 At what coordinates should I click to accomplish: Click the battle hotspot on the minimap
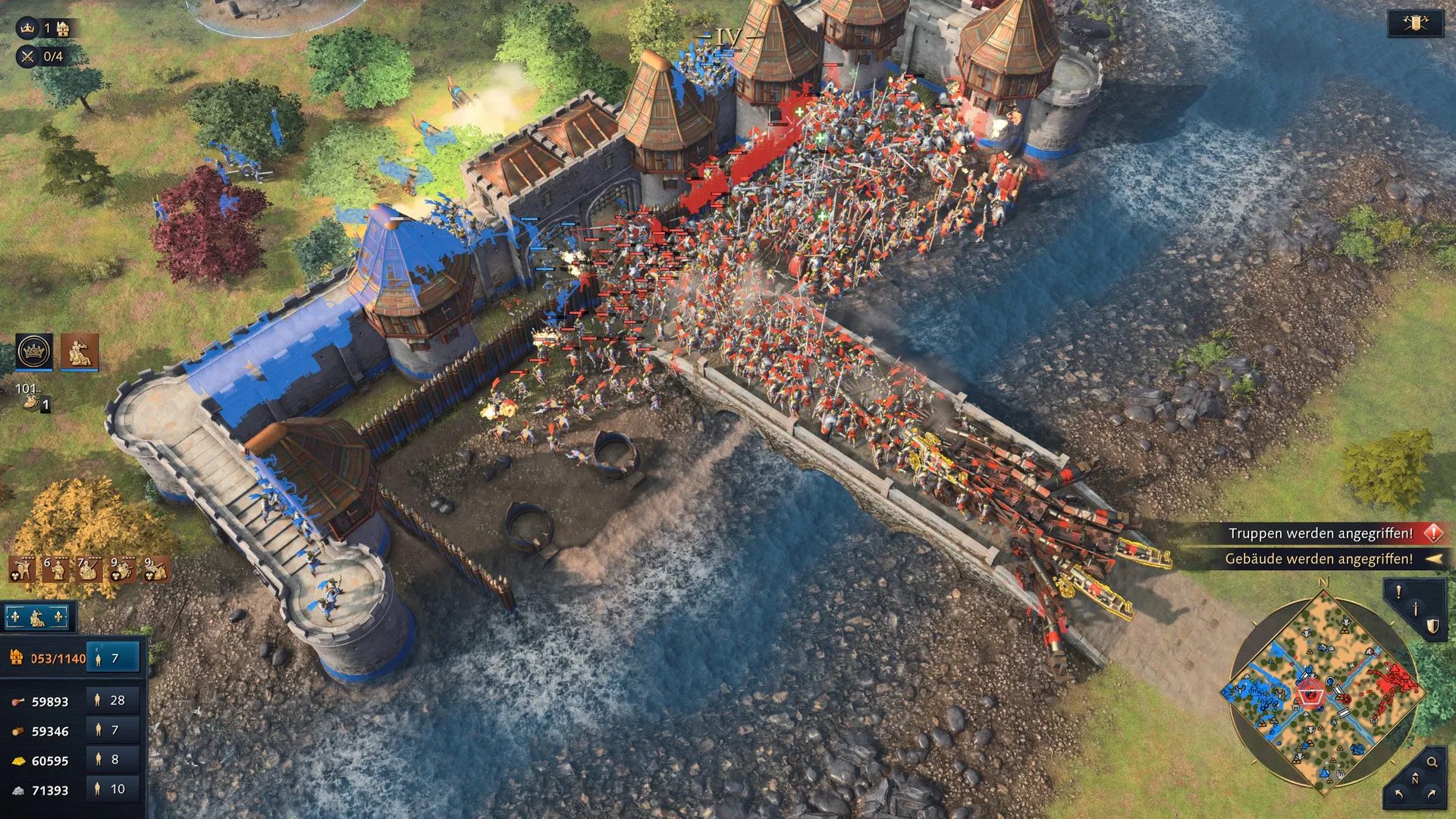click(1310, 695)
